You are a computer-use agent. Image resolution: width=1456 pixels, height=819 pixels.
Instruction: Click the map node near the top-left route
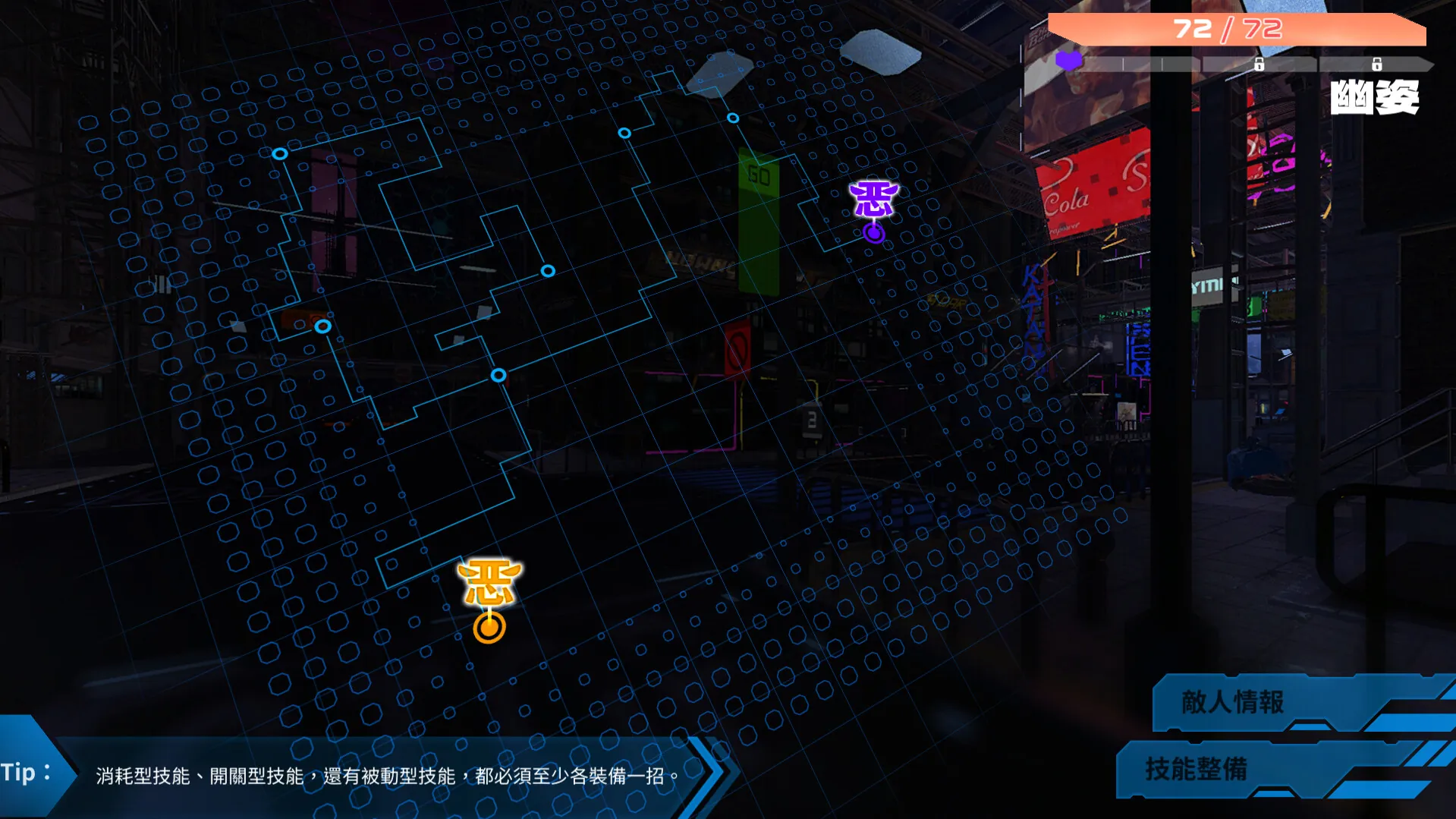(x=281, y=153)
